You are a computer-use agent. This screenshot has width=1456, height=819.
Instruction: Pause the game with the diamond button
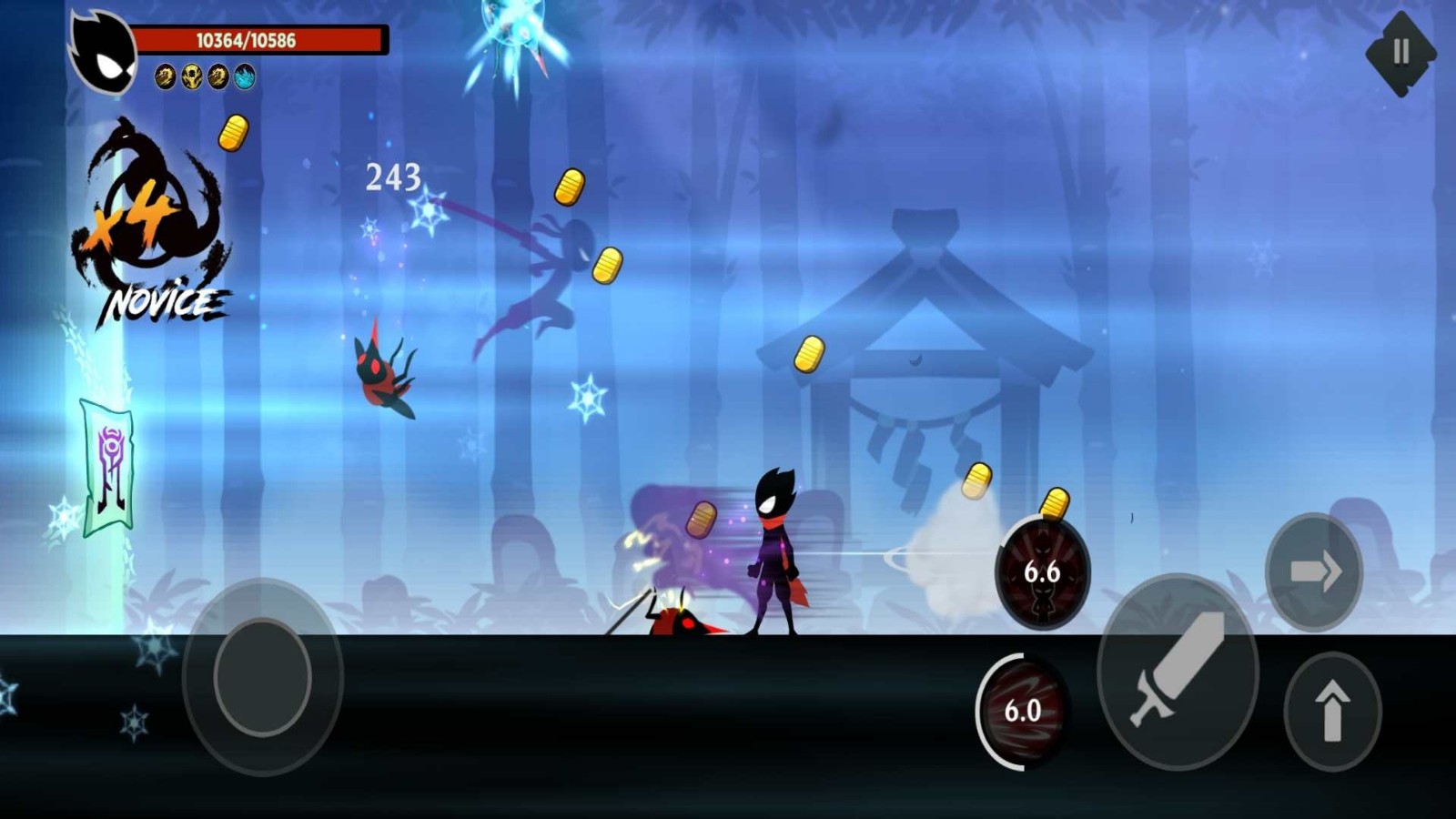tap(1400, 53)
